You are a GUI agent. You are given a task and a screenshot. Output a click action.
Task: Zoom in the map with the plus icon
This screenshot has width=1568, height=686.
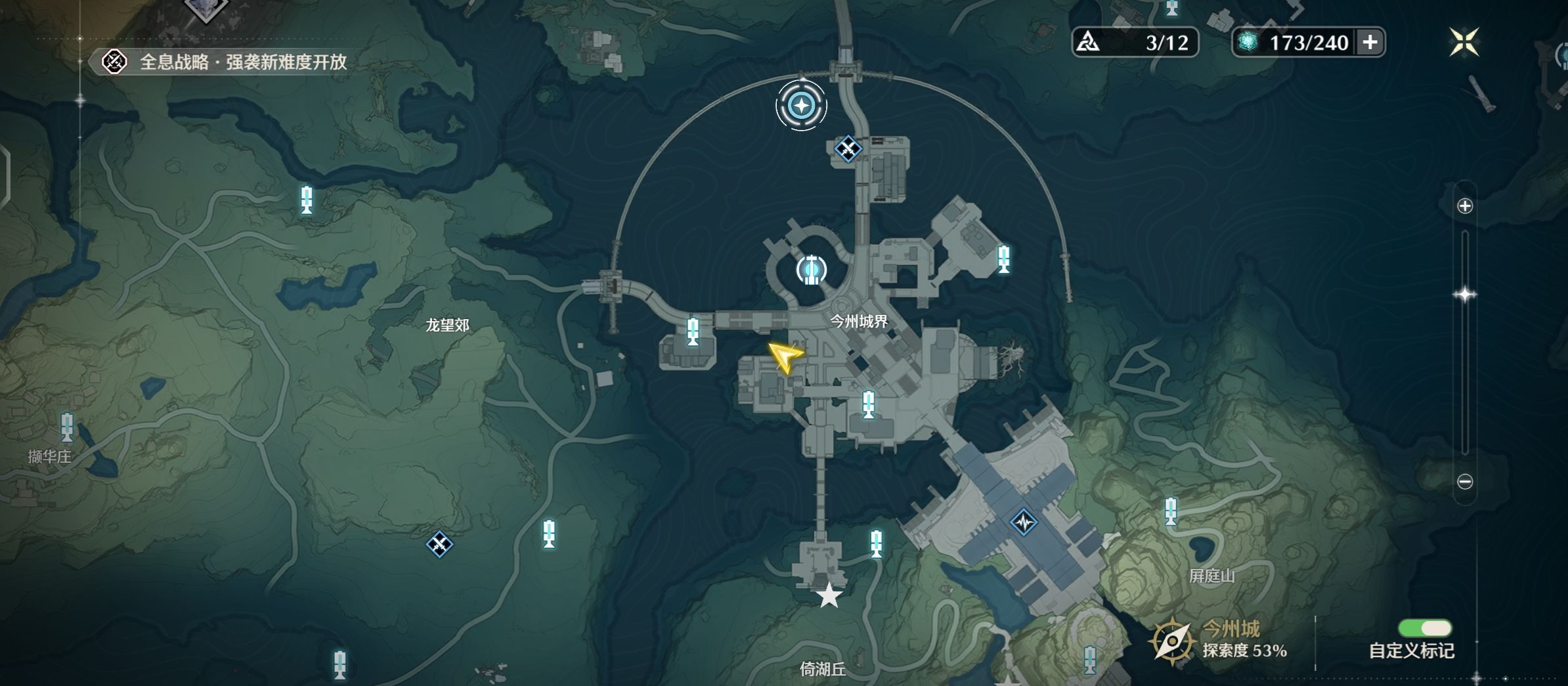click(1465, 206)
